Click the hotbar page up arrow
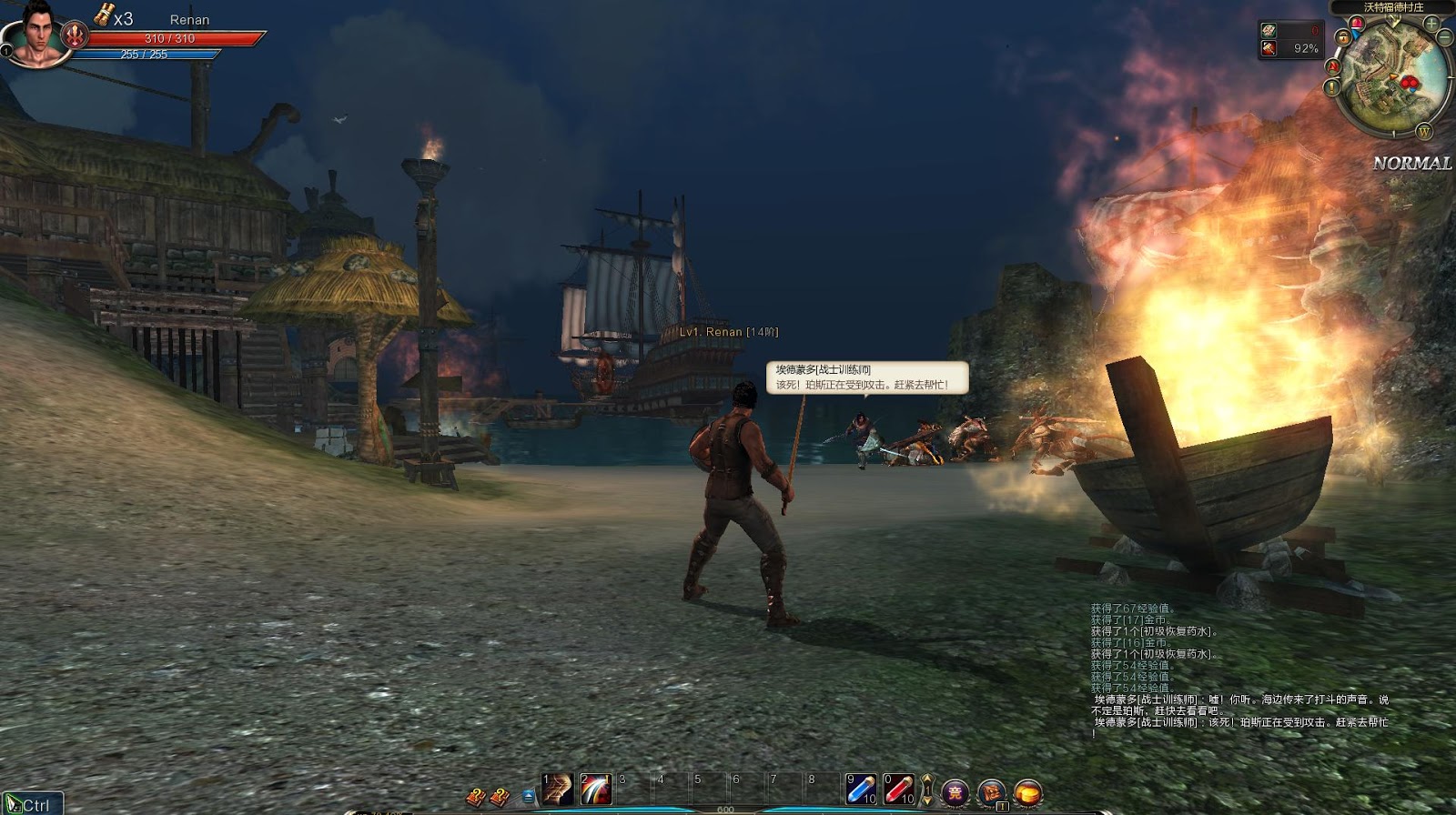1456x815 pixels. click(x=927, y=780)
